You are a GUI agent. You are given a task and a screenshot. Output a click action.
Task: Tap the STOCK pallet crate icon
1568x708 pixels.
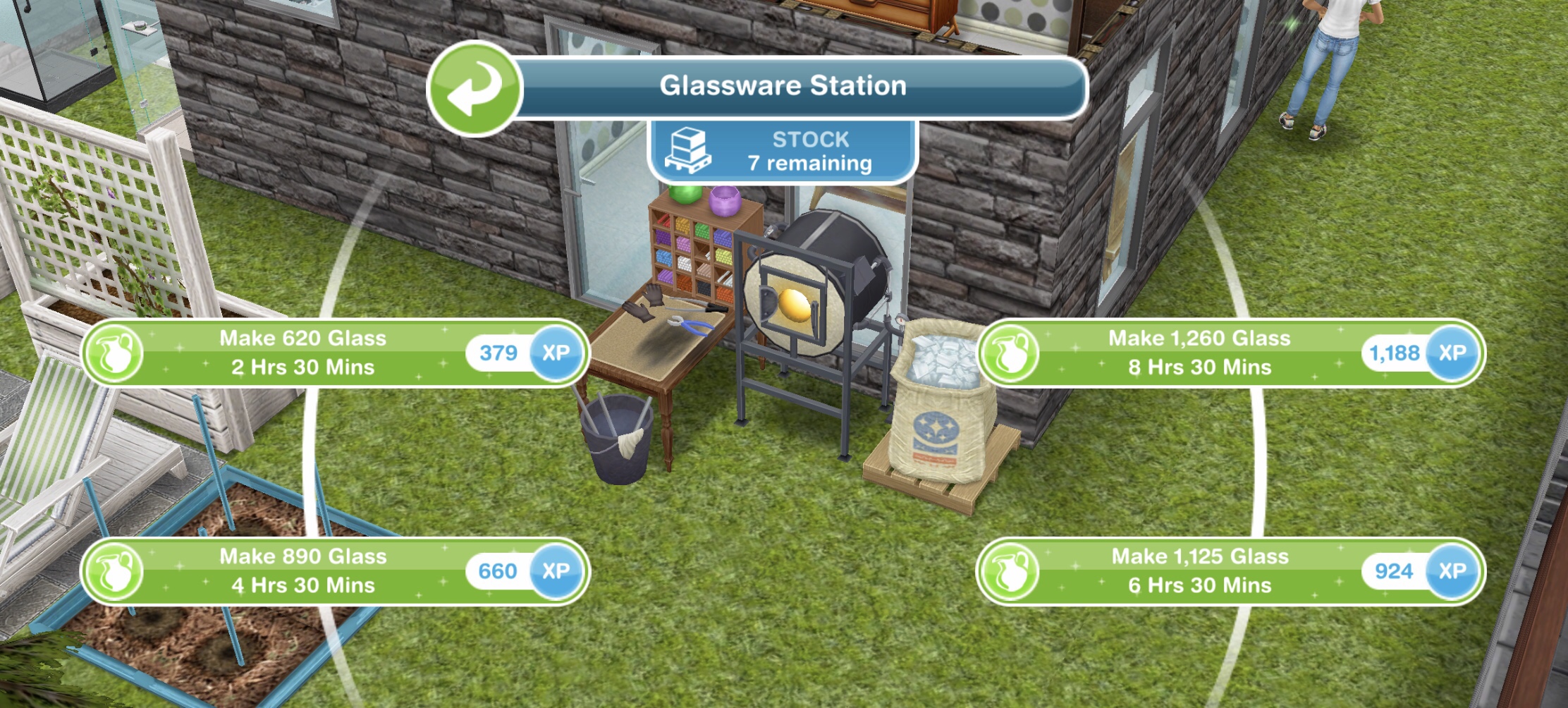(x=687, y=151)
